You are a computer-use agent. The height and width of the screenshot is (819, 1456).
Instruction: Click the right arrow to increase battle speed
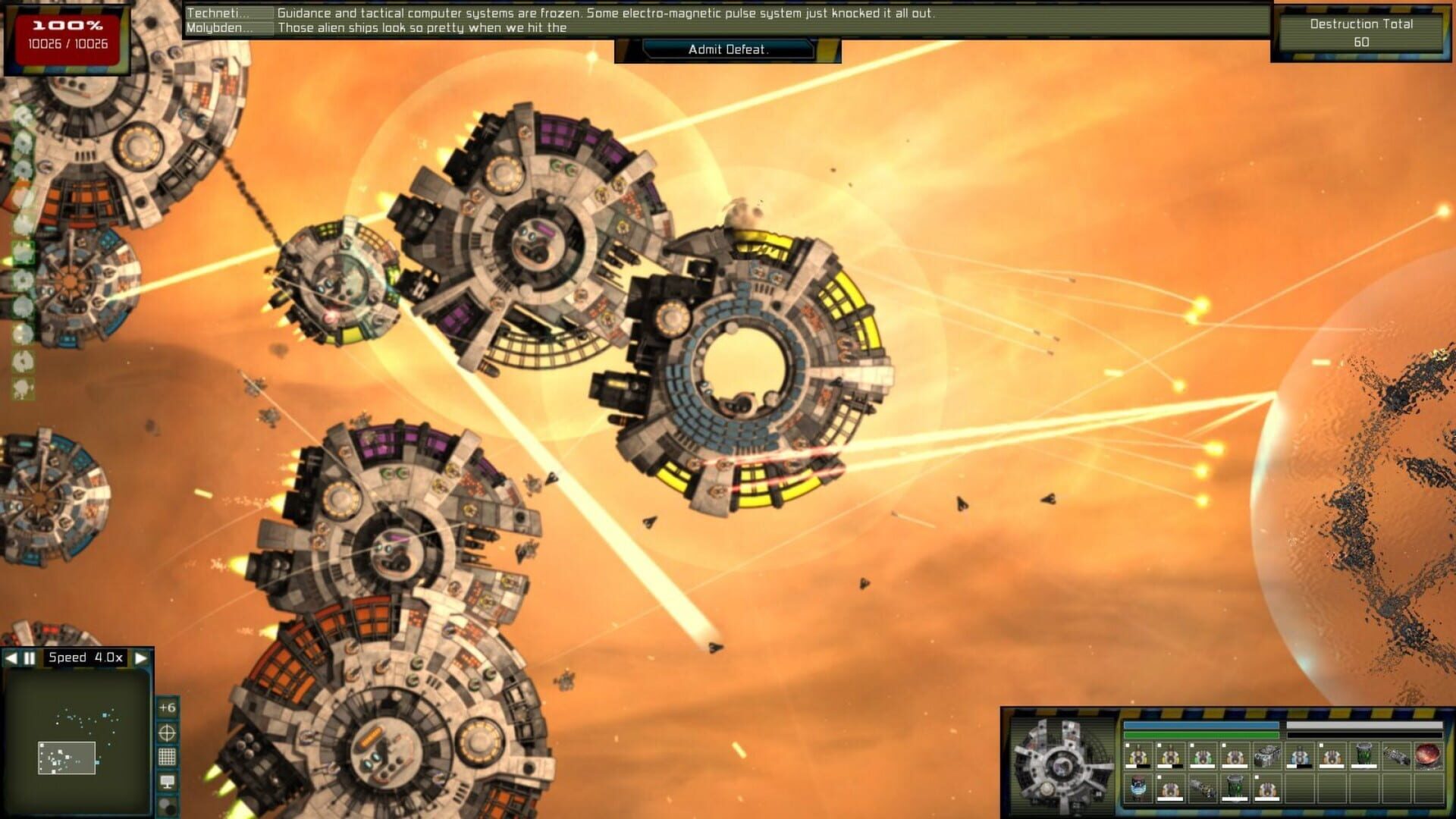coord(140,657)
